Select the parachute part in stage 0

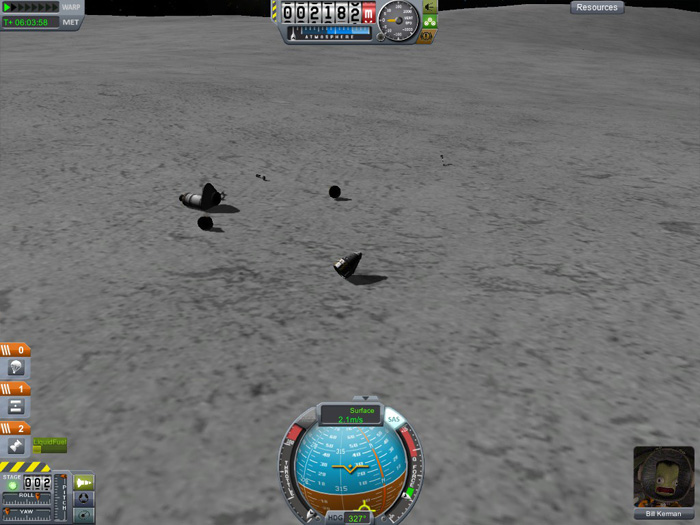(x=16, y=369)
